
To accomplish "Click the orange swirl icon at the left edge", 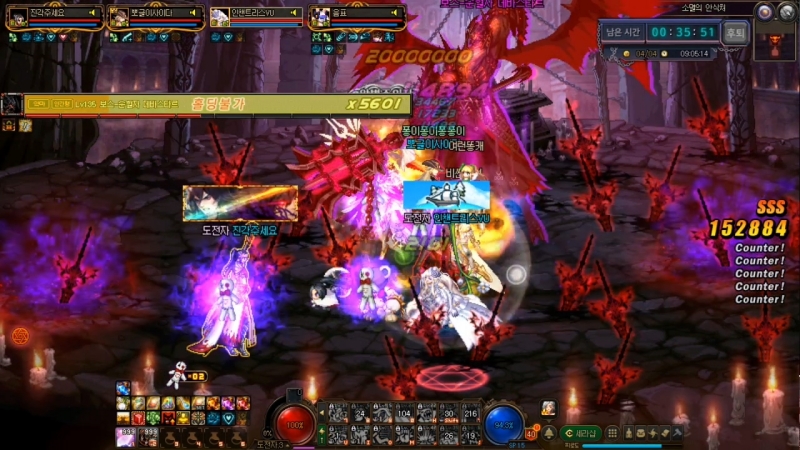I will pos(20,334).
